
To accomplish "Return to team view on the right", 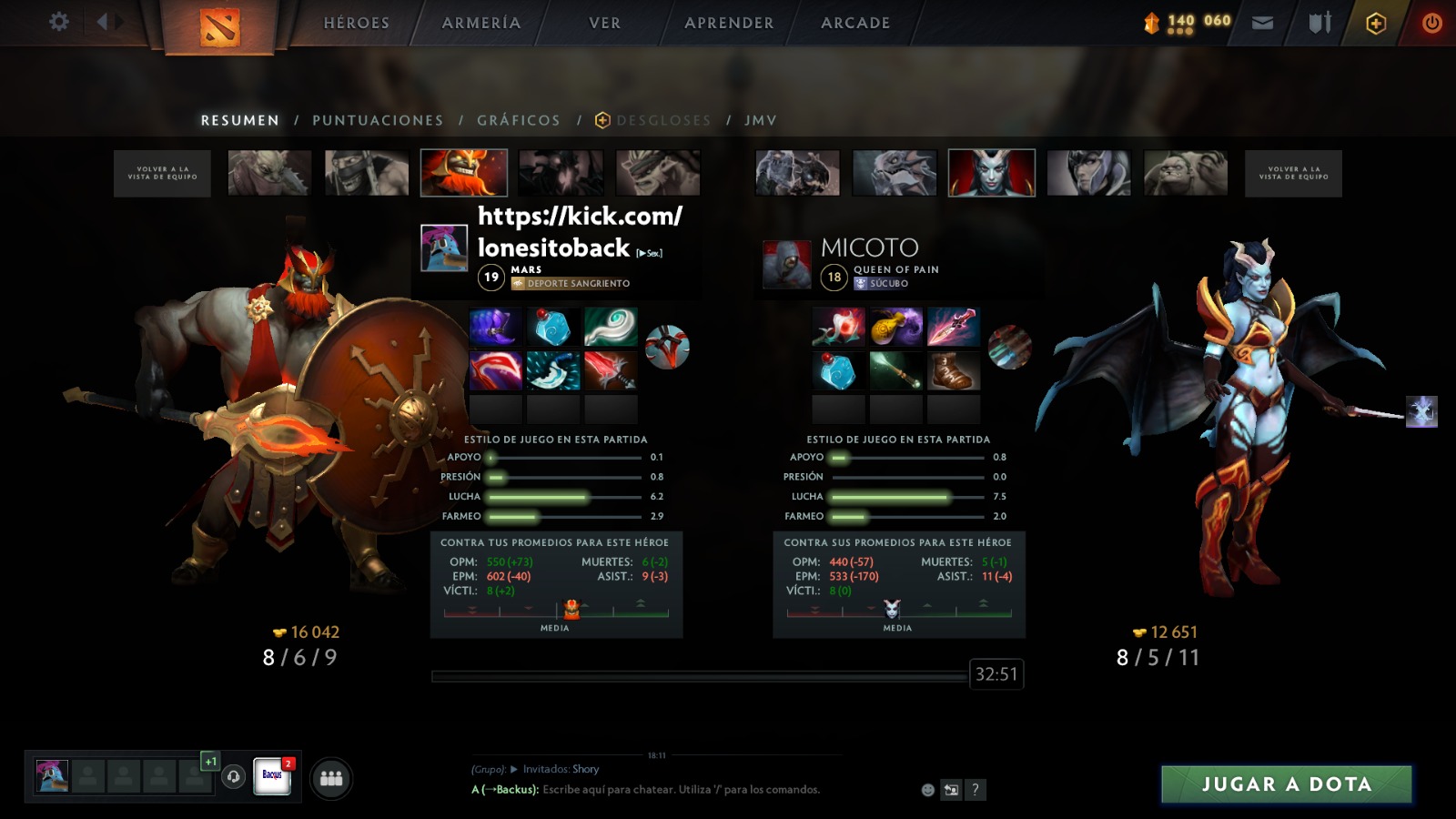I will click(1293, 173).
